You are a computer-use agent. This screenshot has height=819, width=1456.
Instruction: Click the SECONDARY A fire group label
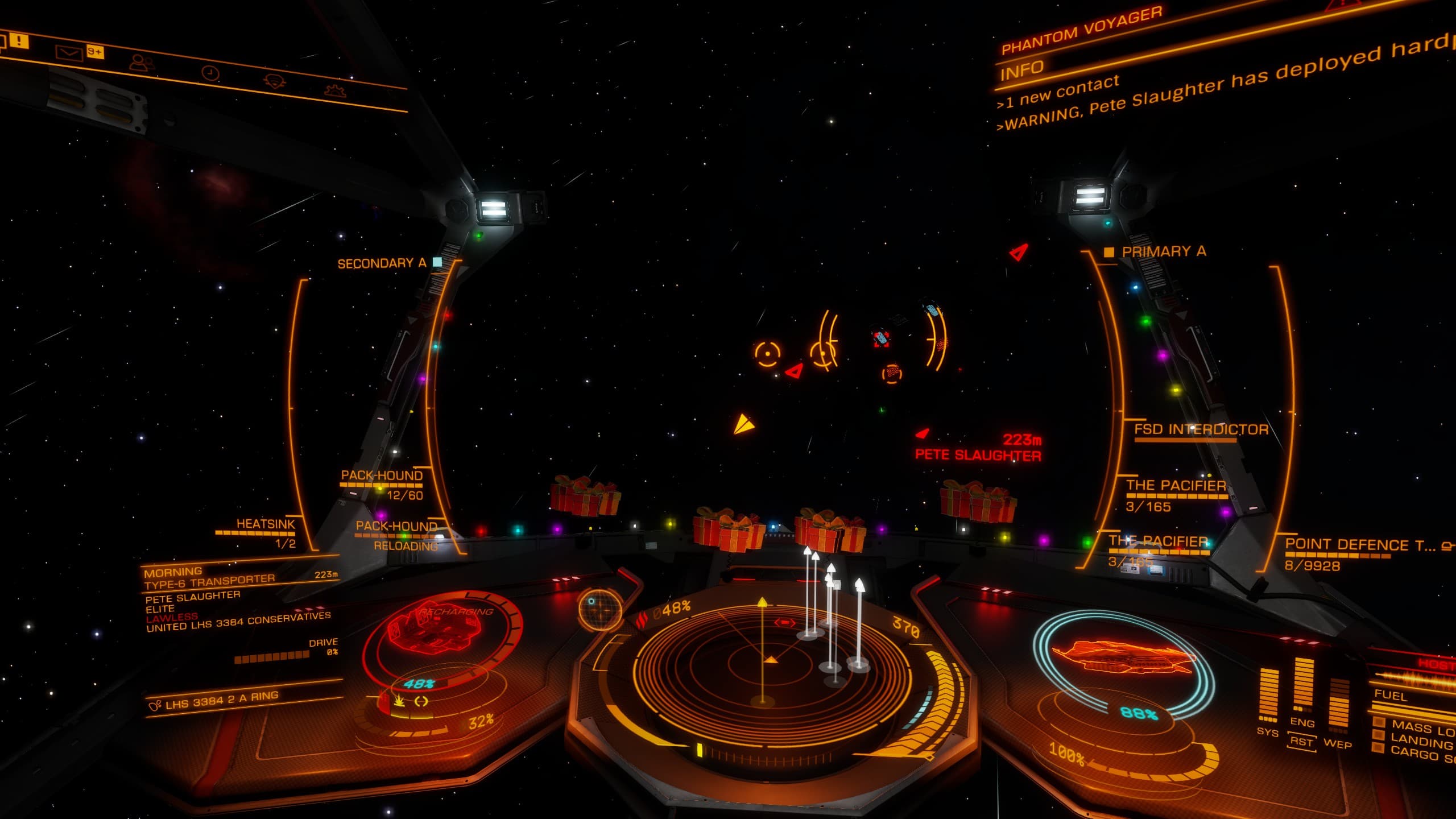(x=382, y=263)
